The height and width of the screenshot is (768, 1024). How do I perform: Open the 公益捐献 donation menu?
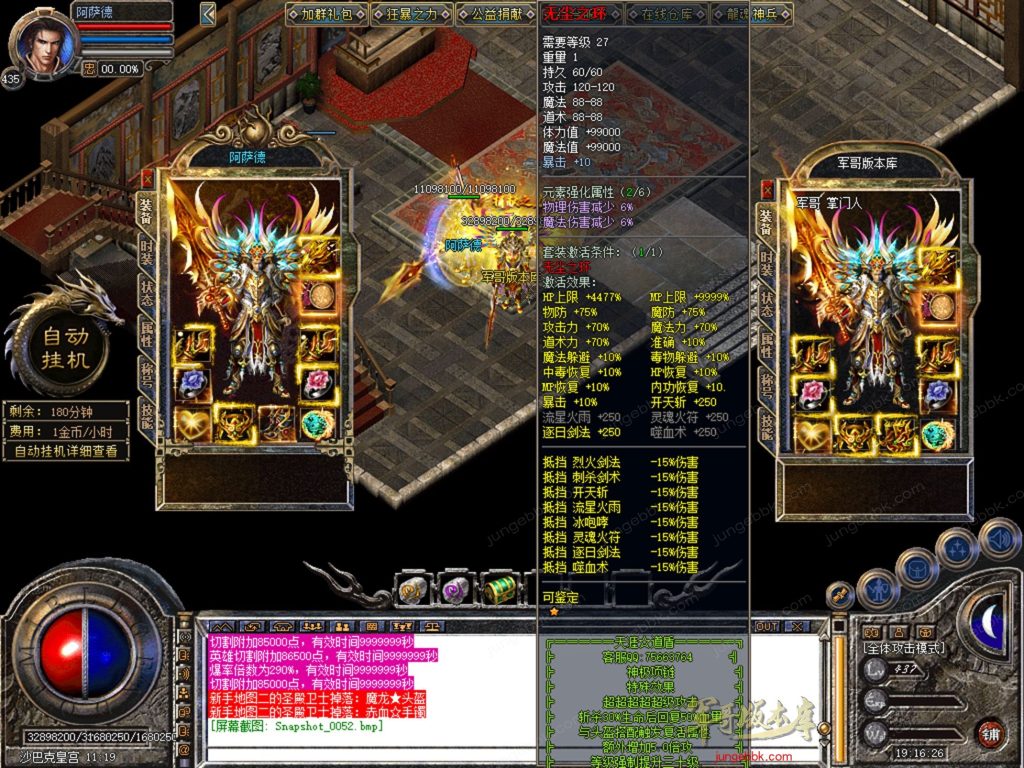[x=496, y=14]
